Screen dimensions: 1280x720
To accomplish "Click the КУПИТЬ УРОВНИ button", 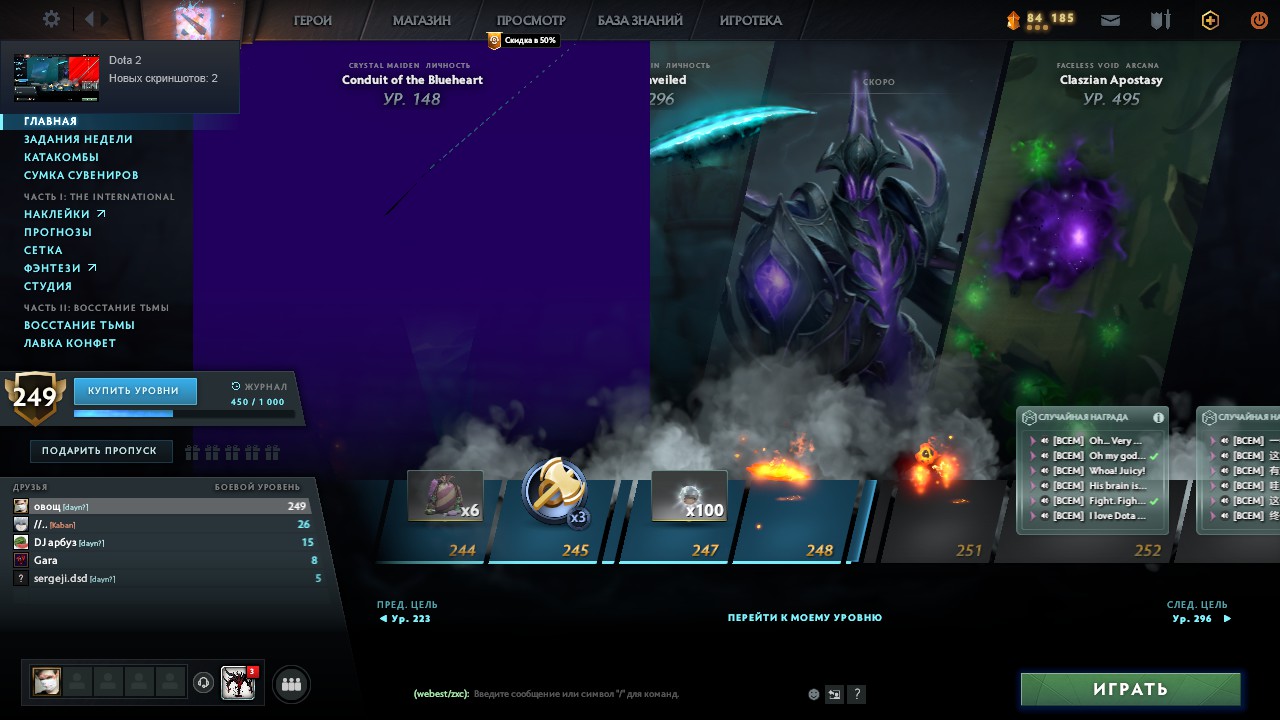I will (x=135, y=391).
